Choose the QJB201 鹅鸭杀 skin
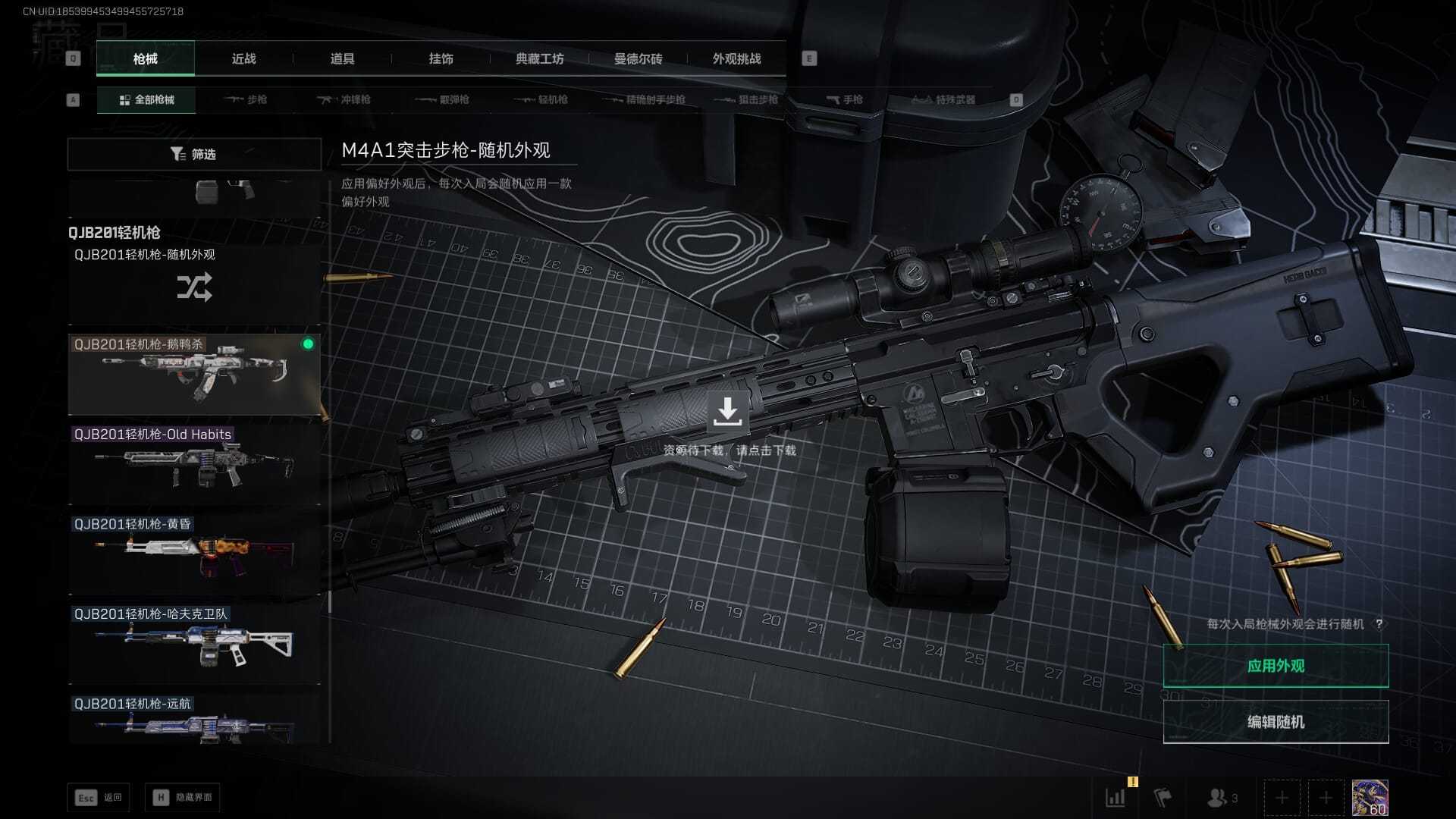Screen dimensions: 1456x819 coord(194,375)
